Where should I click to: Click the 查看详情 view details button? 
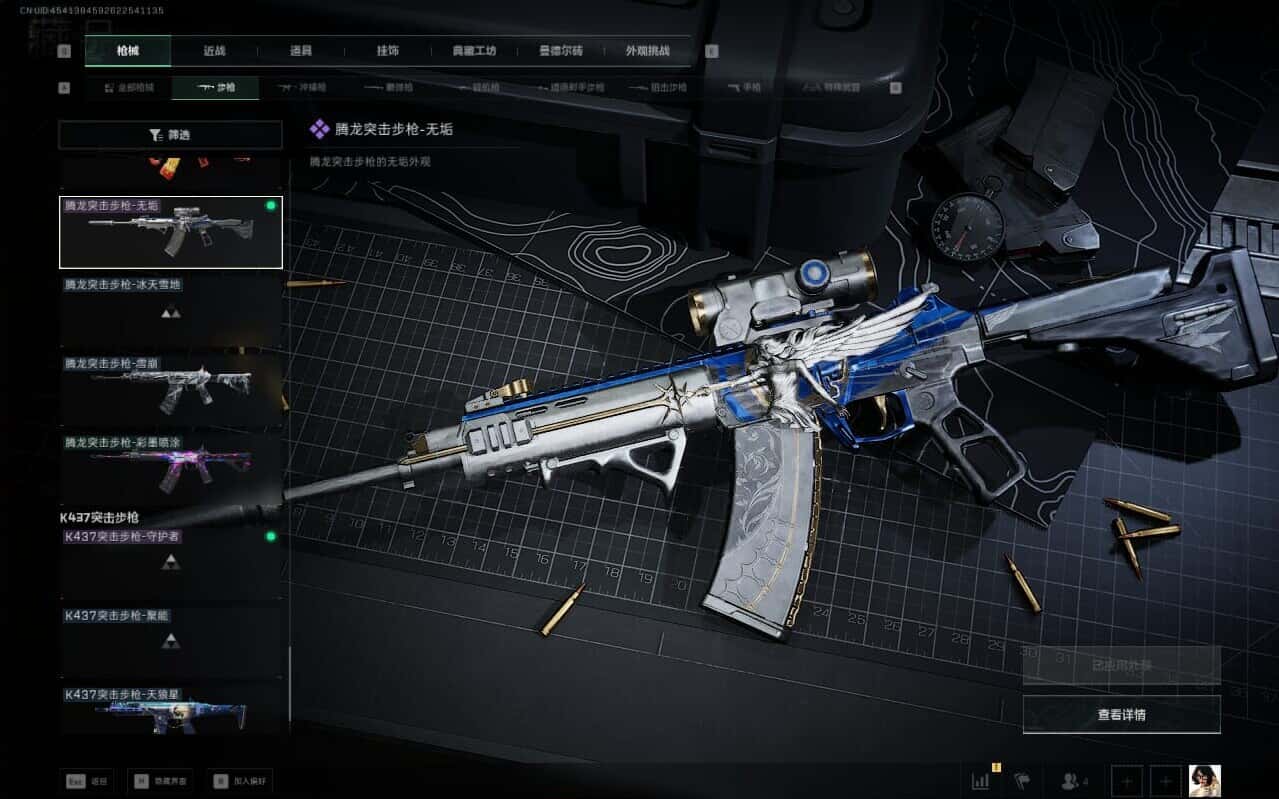[x=1121, y=715]
